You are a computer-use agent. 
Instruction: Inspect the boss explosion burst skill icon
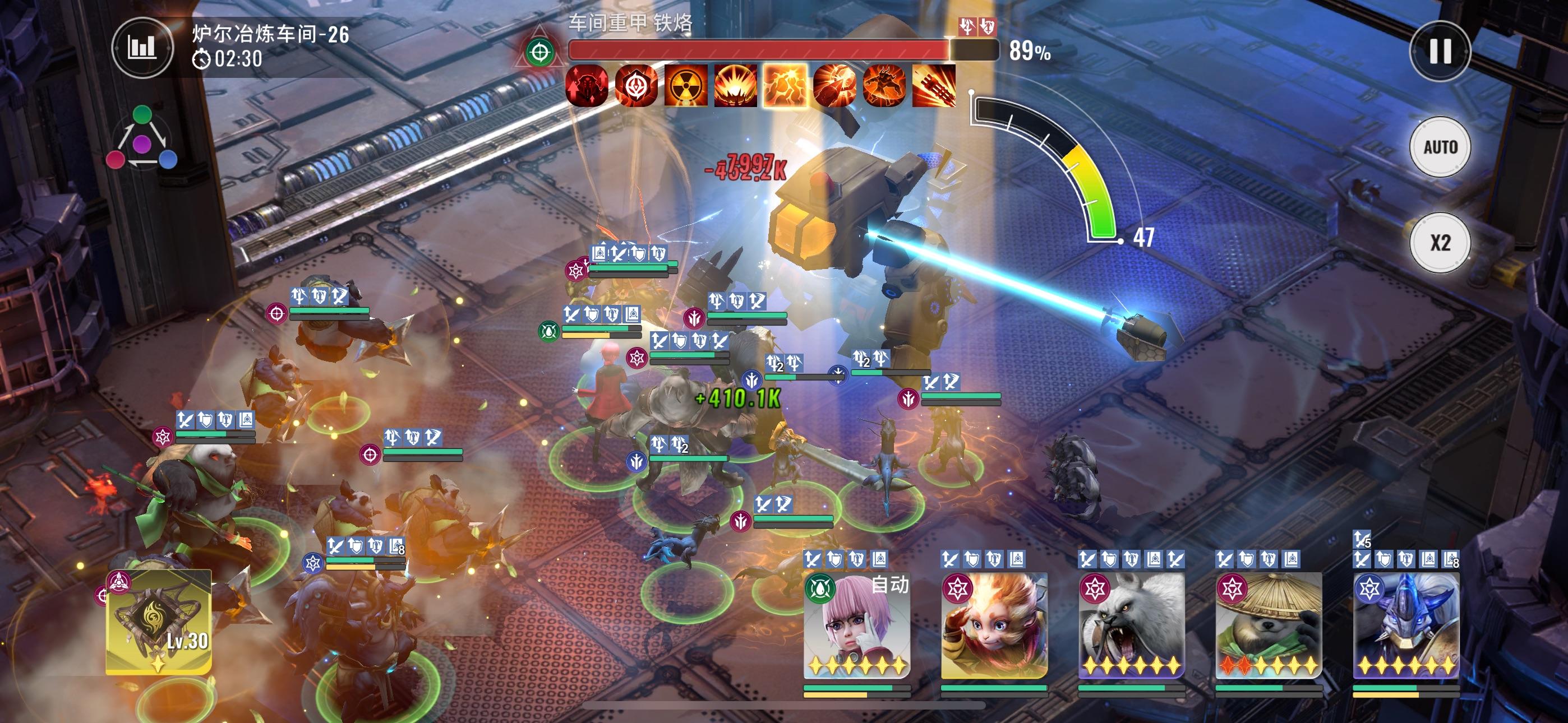(735, 86)
